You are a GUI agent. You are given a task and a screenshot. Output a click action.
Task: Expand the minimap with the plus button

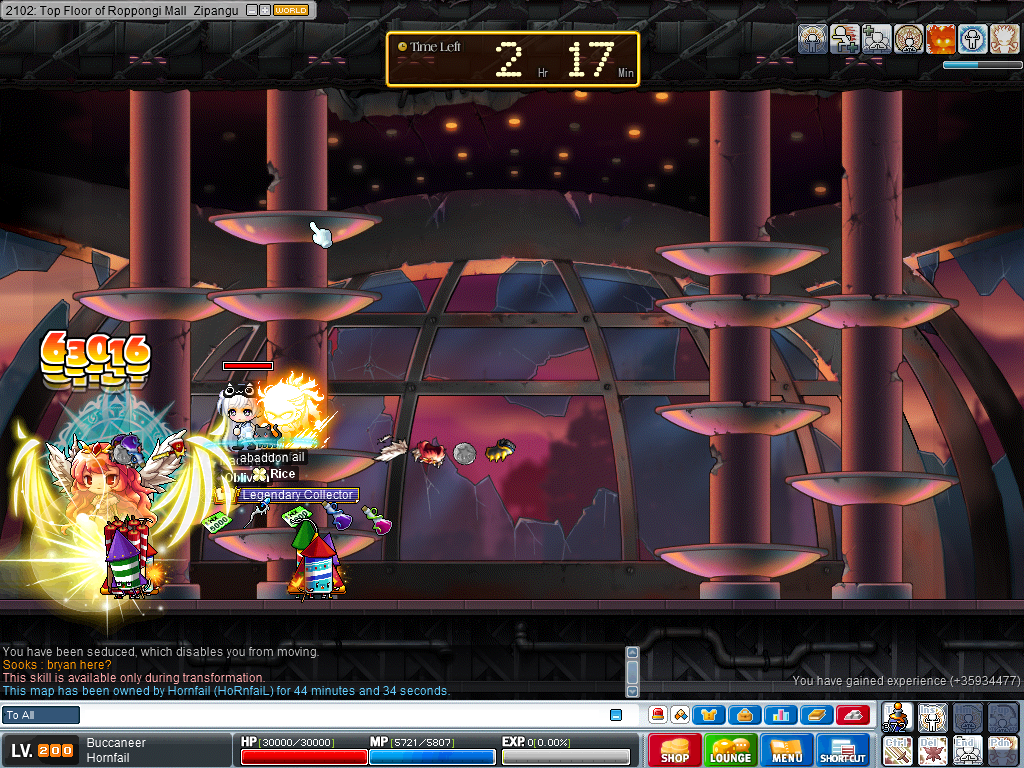(x=264, y=10)
